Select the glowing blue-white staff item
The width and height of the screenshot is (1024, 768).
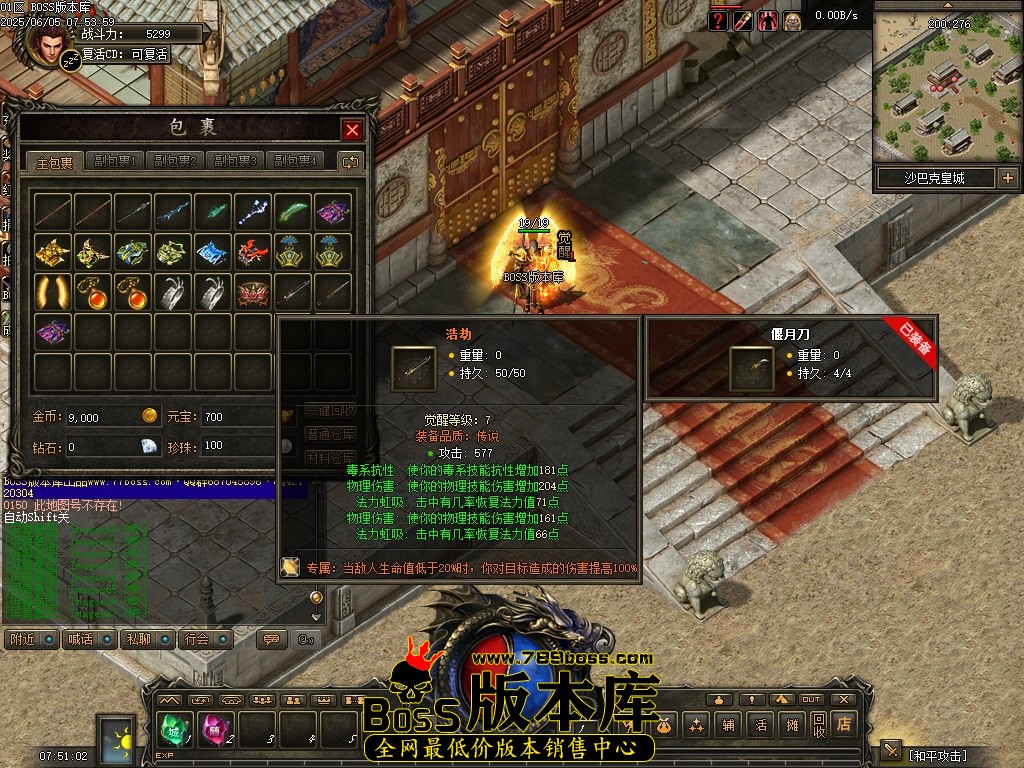pos(254,211)
